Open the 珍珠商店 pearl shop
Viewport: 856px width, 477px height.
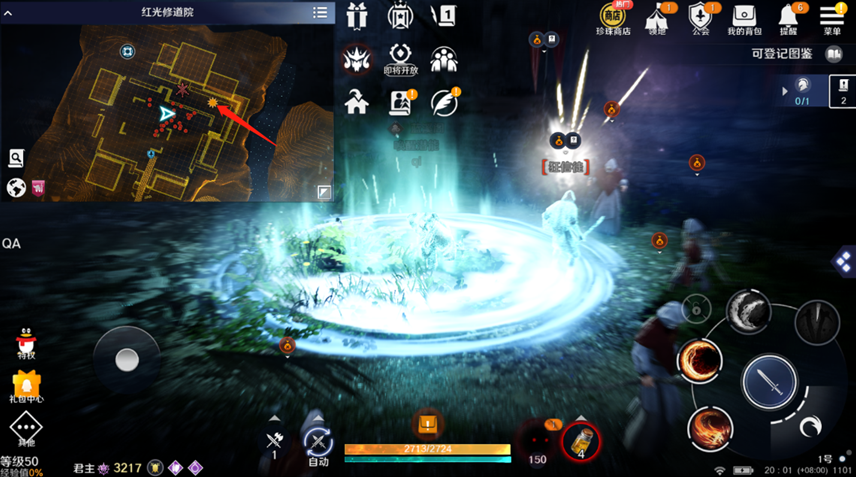(613, 18)
